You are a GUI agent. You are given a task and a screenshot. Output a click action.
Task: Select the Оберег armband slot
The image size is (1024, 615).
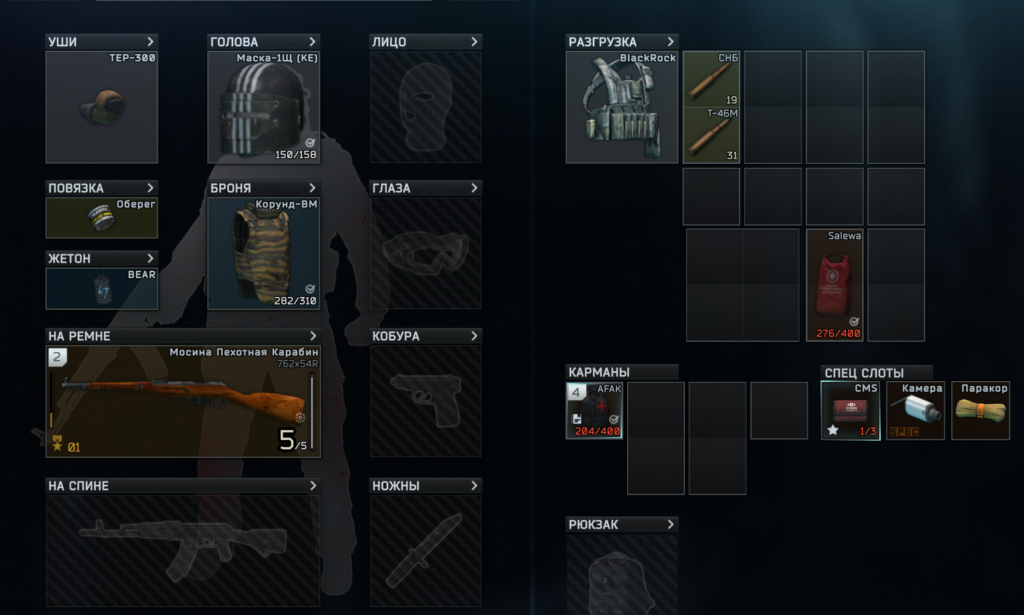tap(101, 218)
